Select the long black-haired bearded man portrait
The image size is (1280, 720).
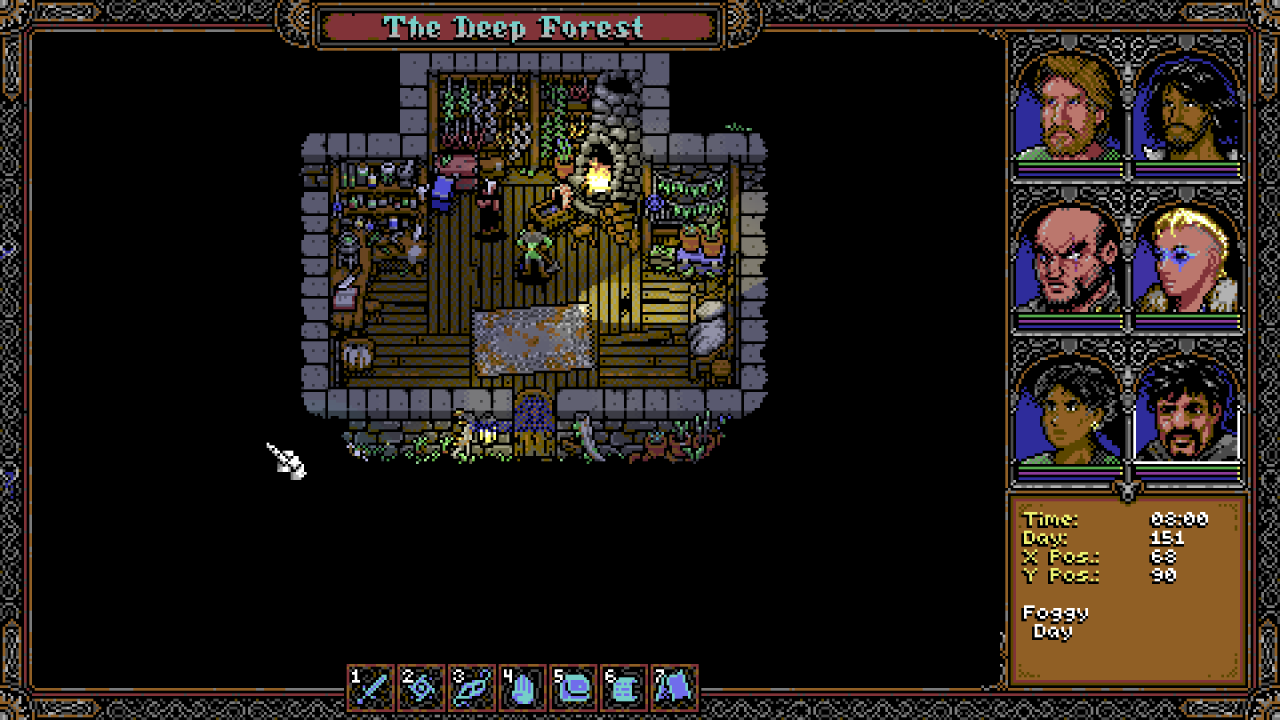click(x=1188, y=108)
